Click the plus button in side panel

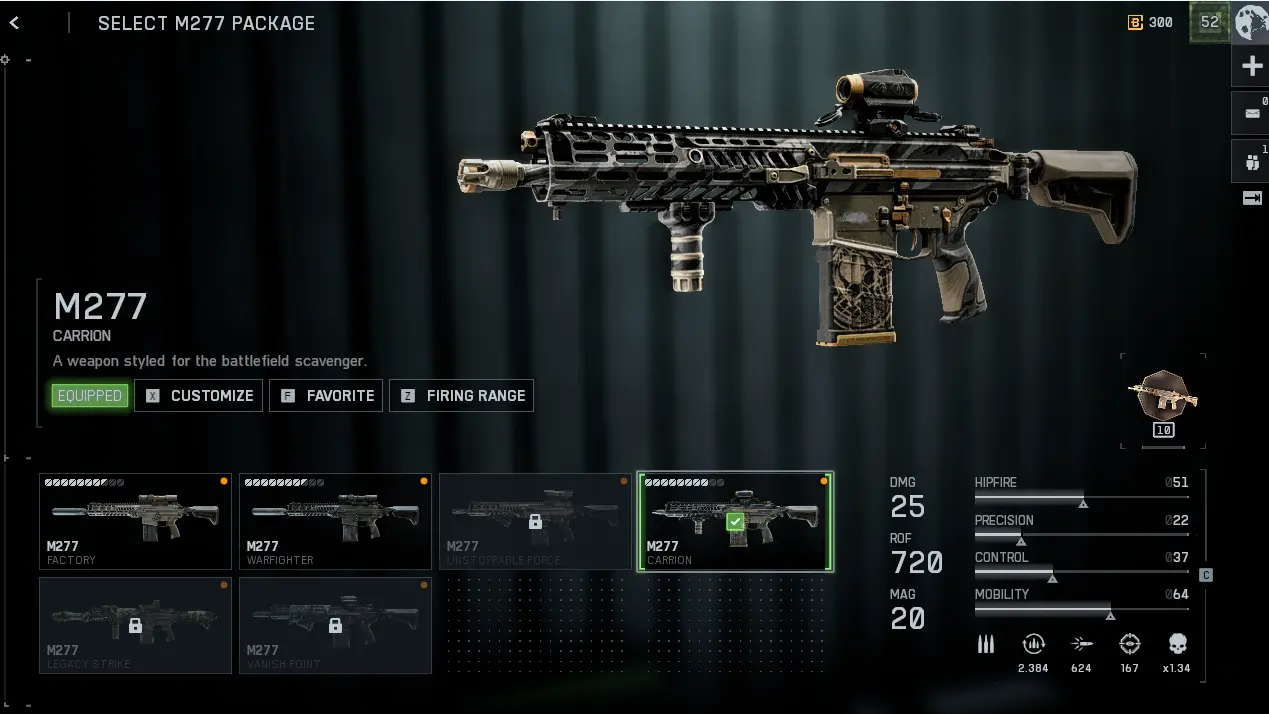click(x=1251, y=67)
